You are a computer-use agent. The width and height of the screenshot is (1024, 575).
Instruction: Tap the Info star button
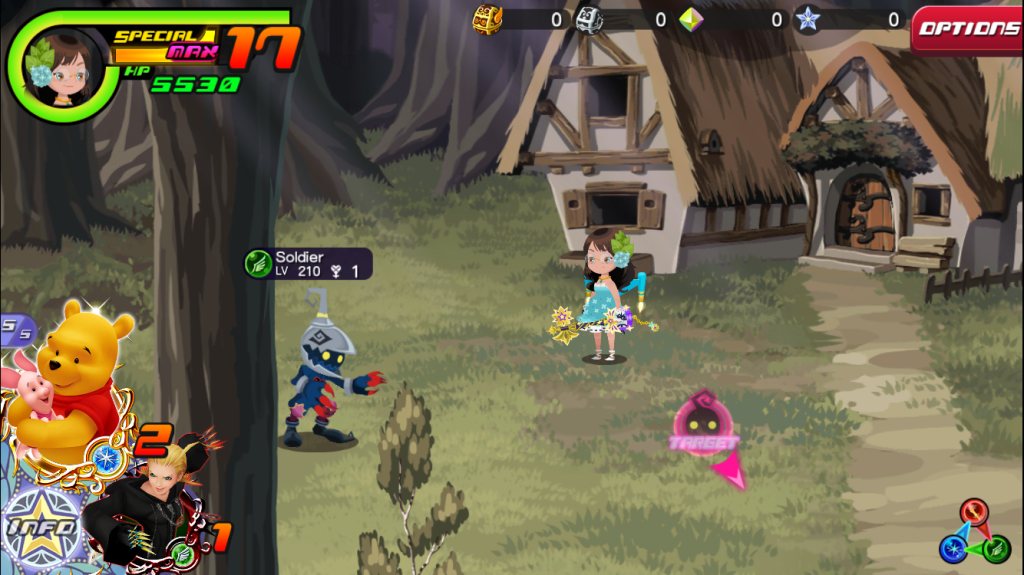(x=40, y=526)
